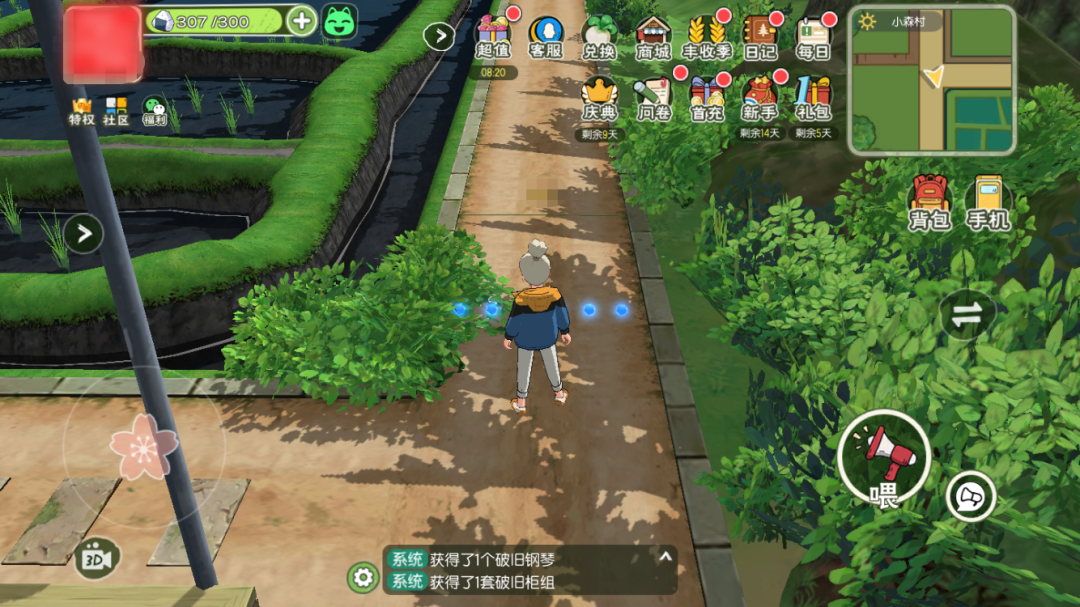Open the 超值 value gift pack icon
This screenshot has height=607, width=1080.
493,36
